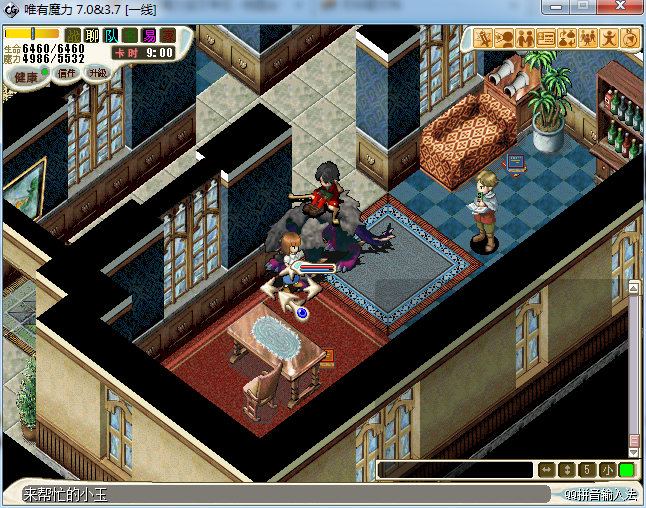Toggle the 战 battle mode button
Screen dimensions: 646x508
[x=73, y=35]
